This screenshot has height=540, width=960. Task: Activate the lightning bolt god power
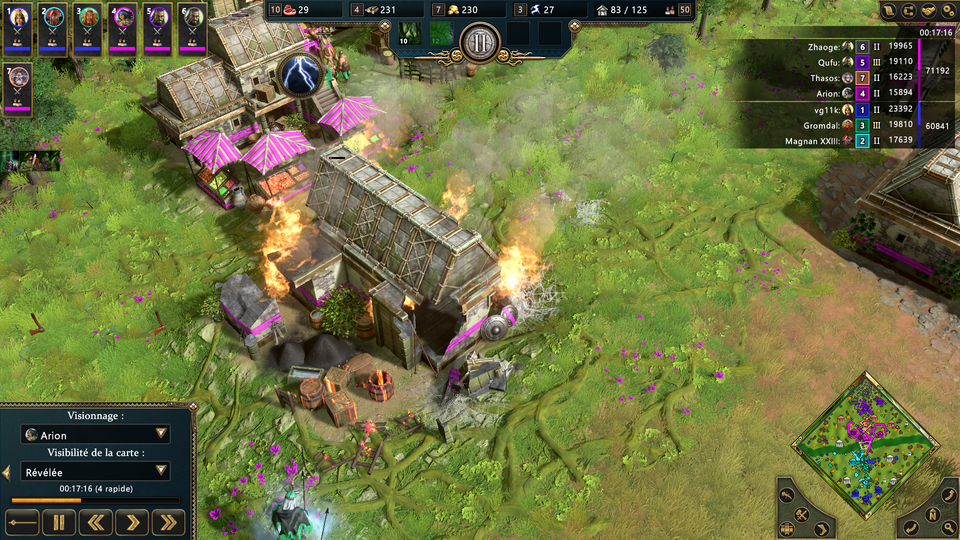click(x=298, y=74)
